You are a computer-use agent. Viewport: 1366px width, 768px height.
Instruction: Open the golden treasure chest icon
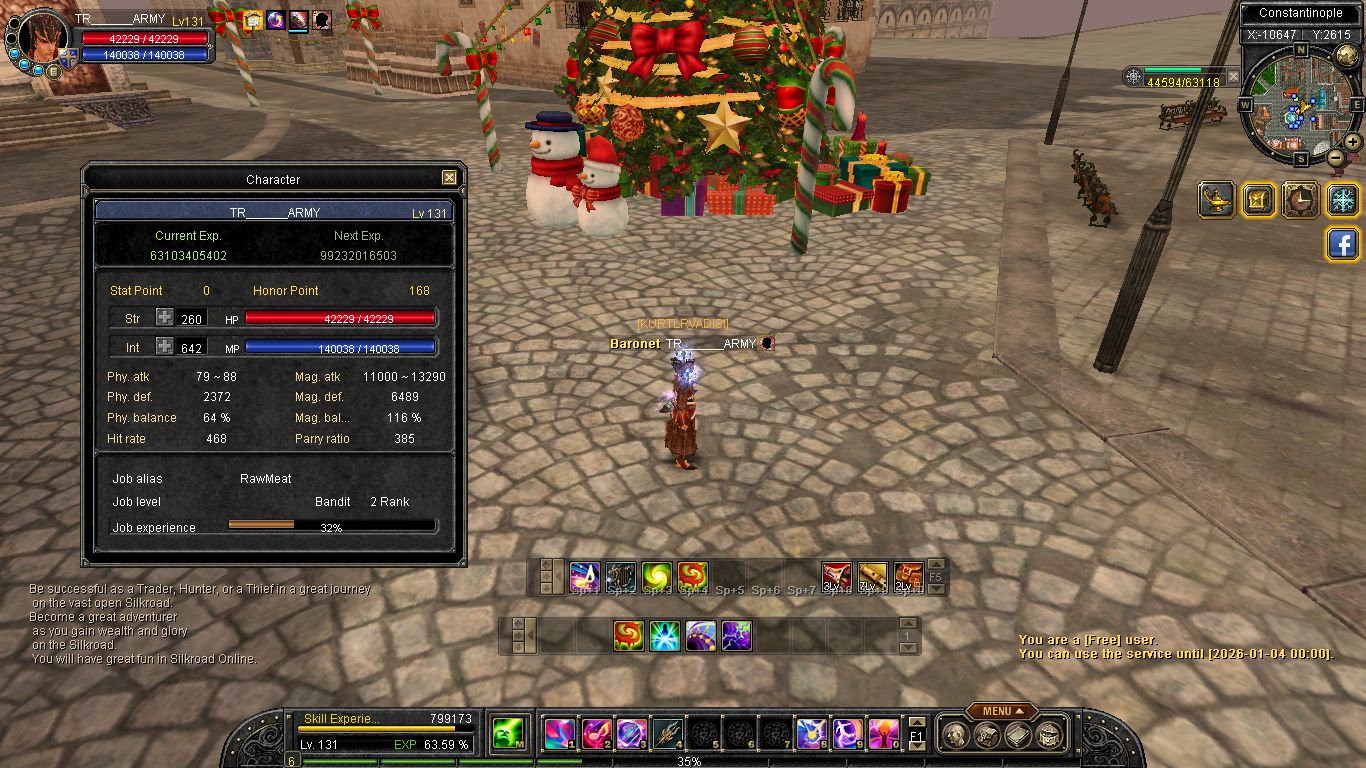(1259, 199)
